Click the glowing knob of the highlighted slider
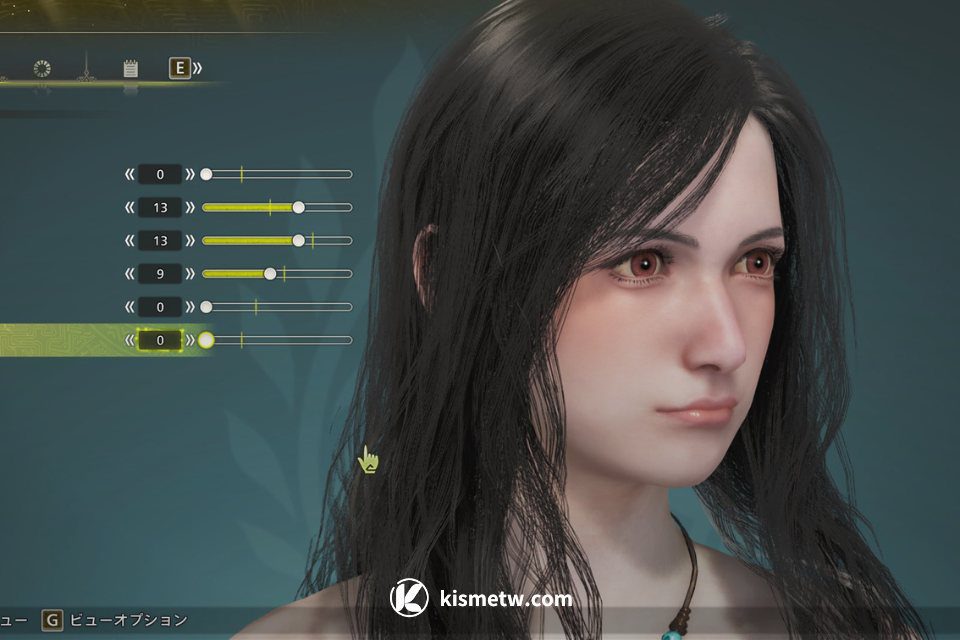The image size is (960, 640). tap(206, 340)
